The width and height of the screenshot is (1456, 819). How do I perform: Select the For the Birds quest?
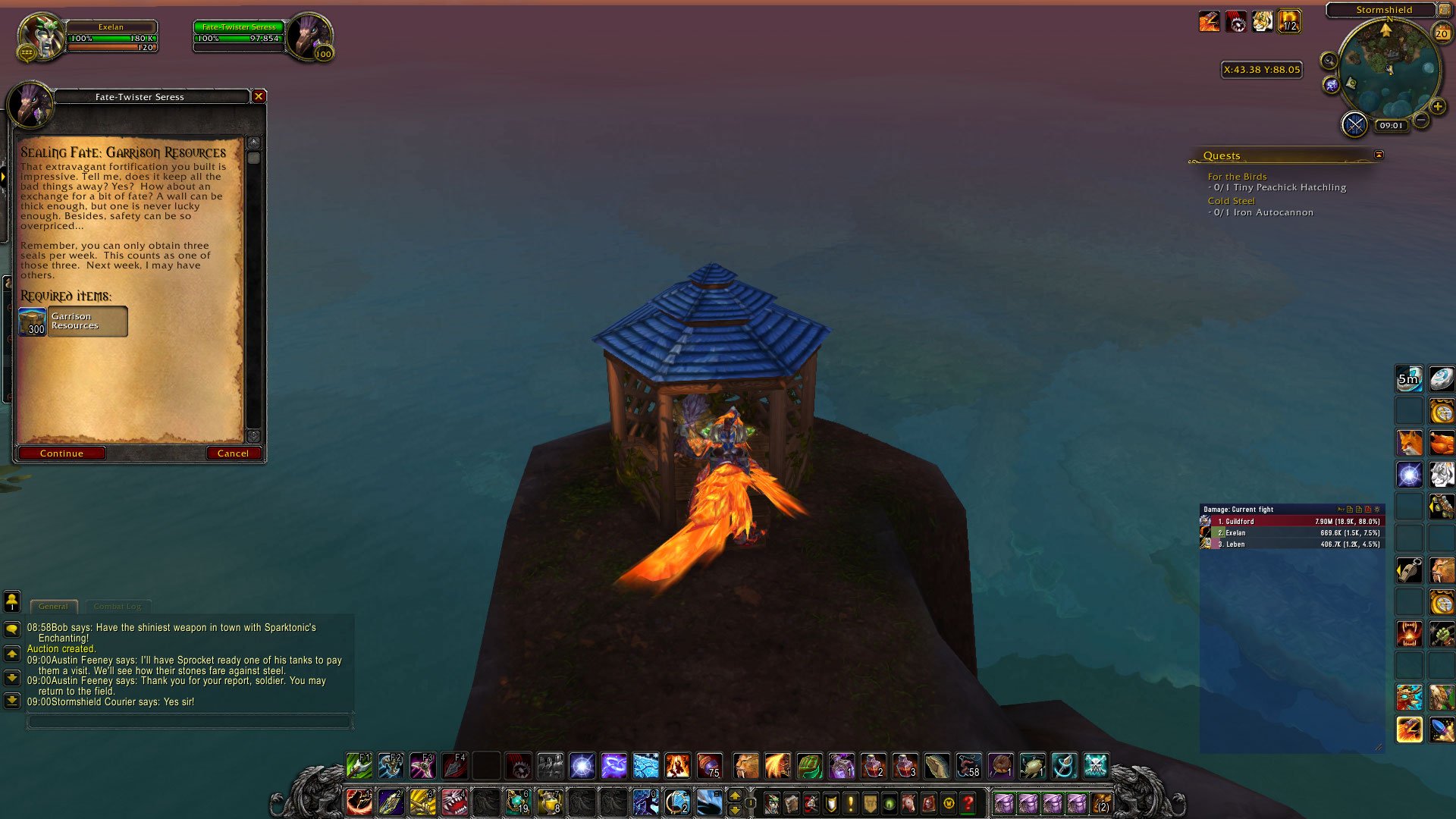(1237, 177)
